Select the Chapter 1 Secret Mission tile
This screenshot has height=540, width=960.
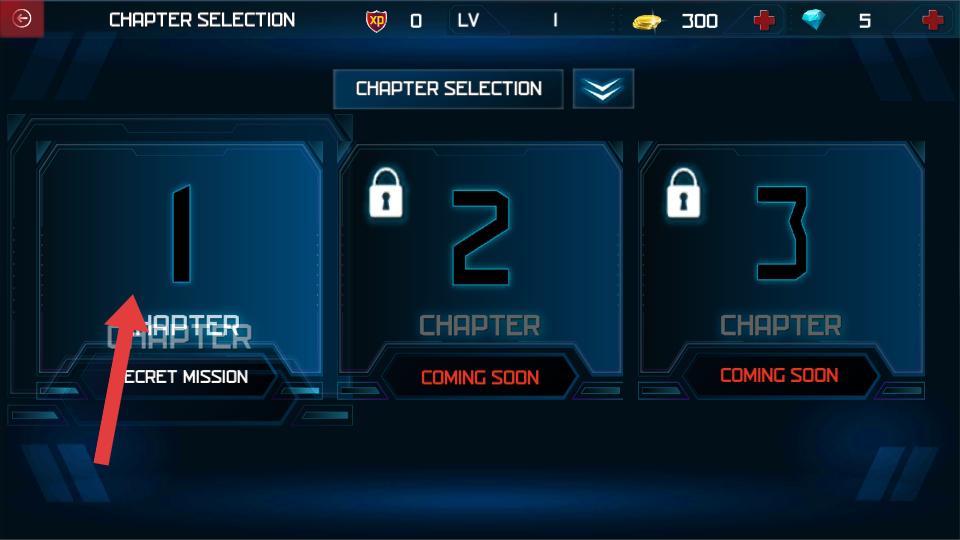point(181,260)
